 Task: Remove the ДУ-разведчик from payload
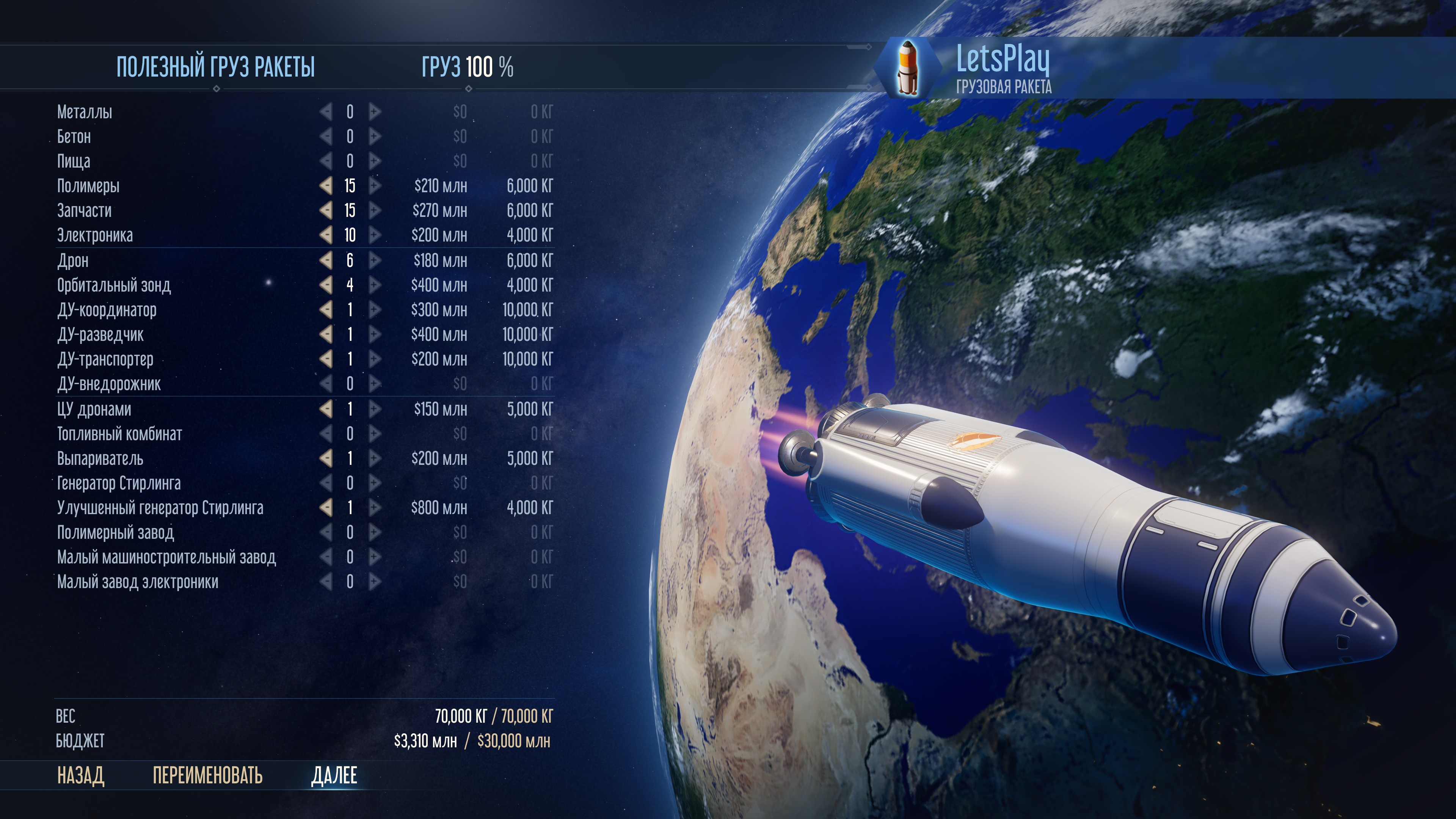coord(326,334)
